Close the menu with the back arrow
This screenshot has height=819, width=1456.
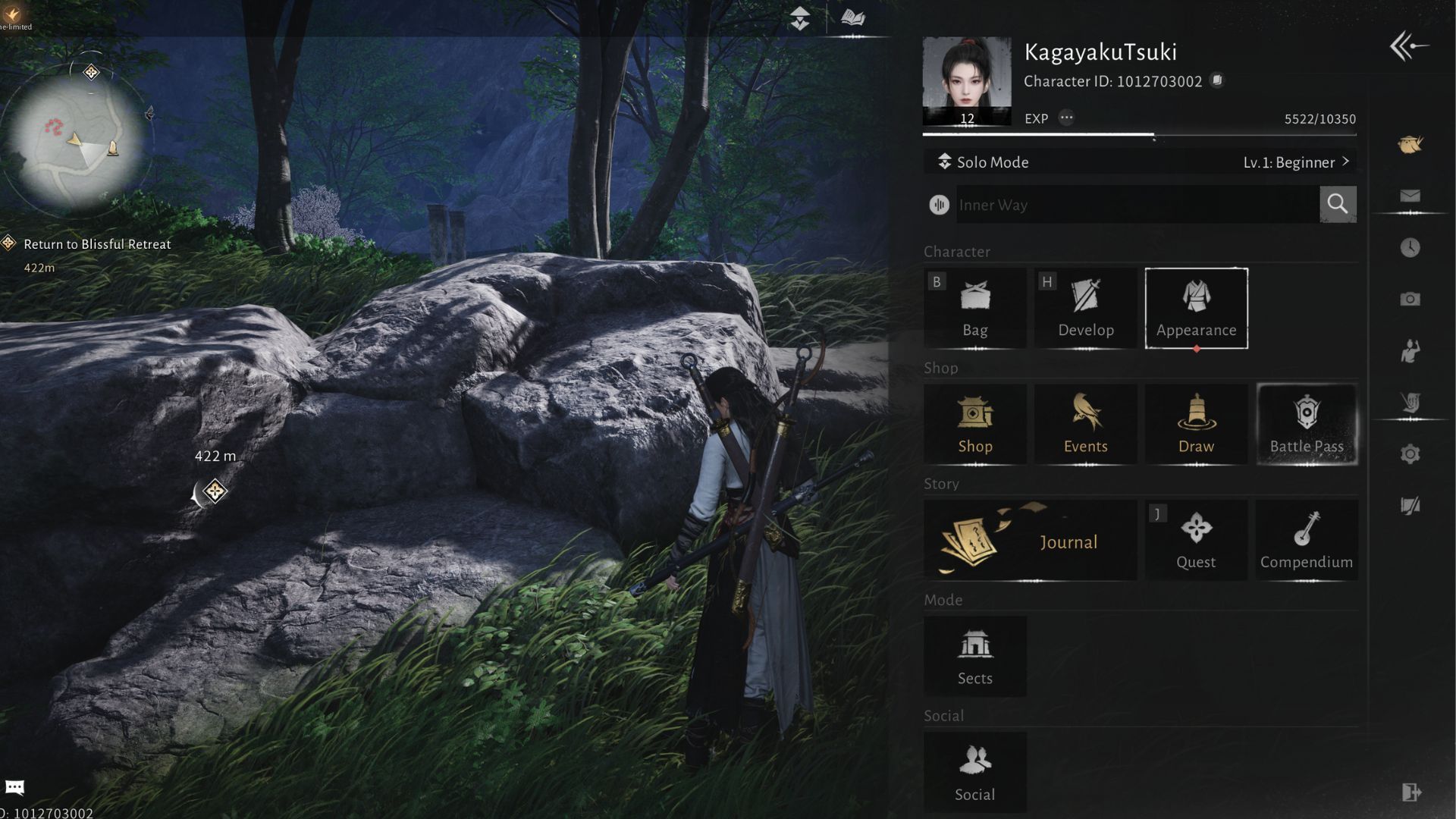coord(1409,46)
